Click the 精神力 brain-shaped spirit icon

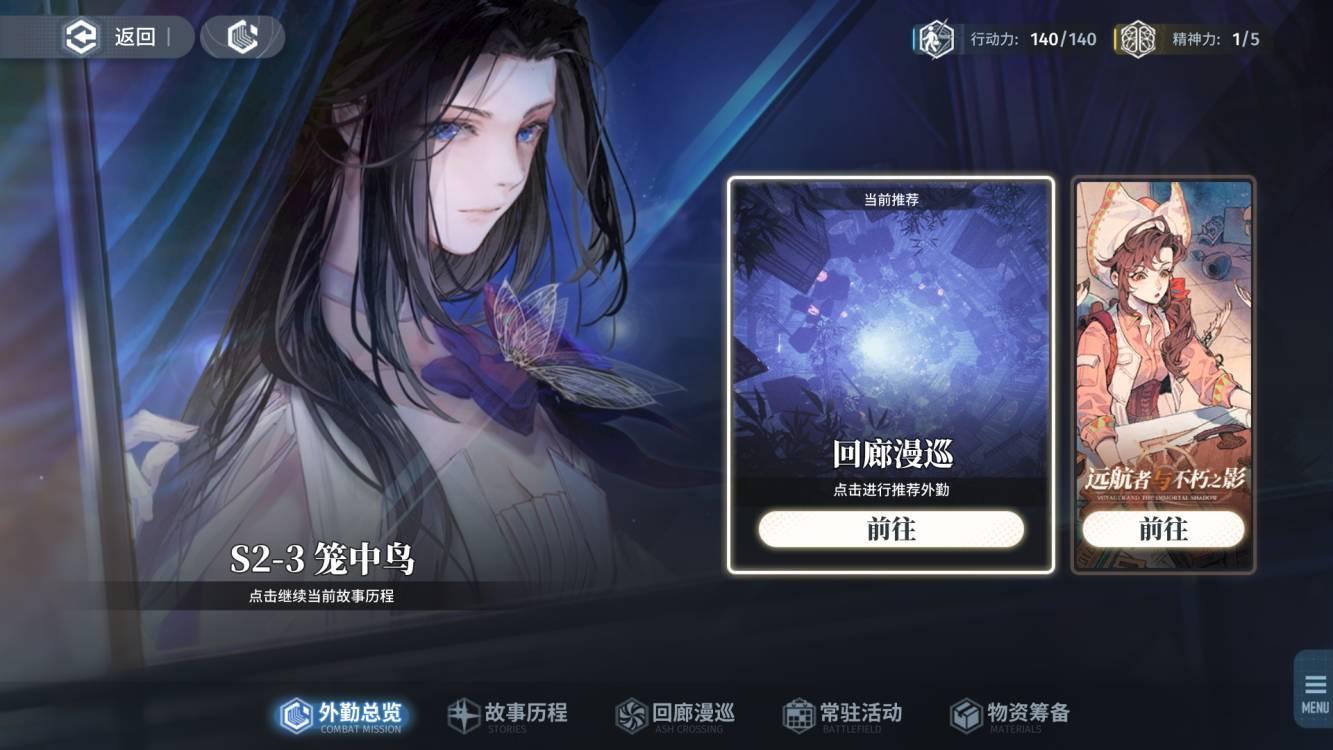(1140, 38)
